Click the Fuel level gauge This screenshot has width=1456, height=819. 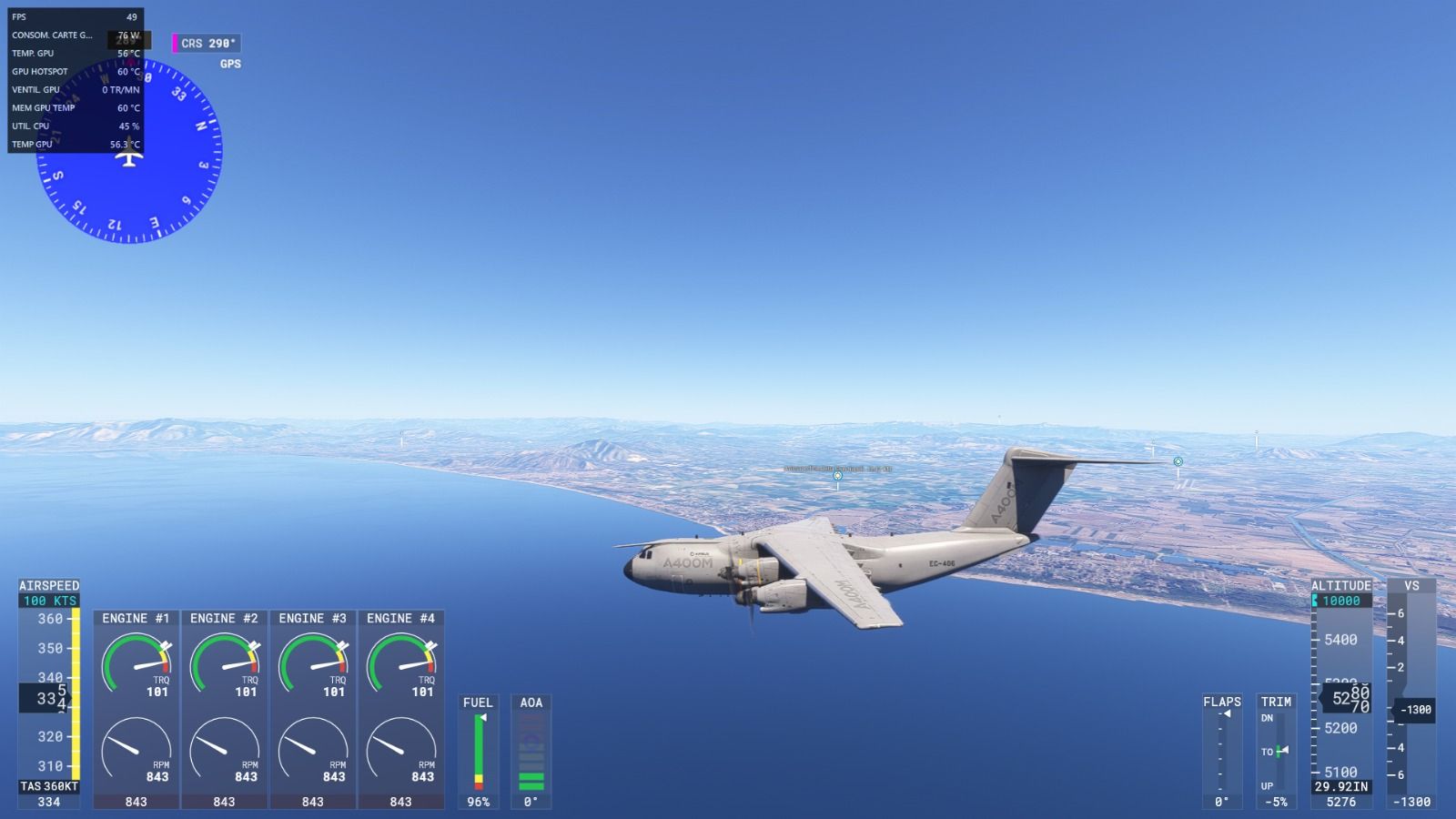tap(478, 752)
